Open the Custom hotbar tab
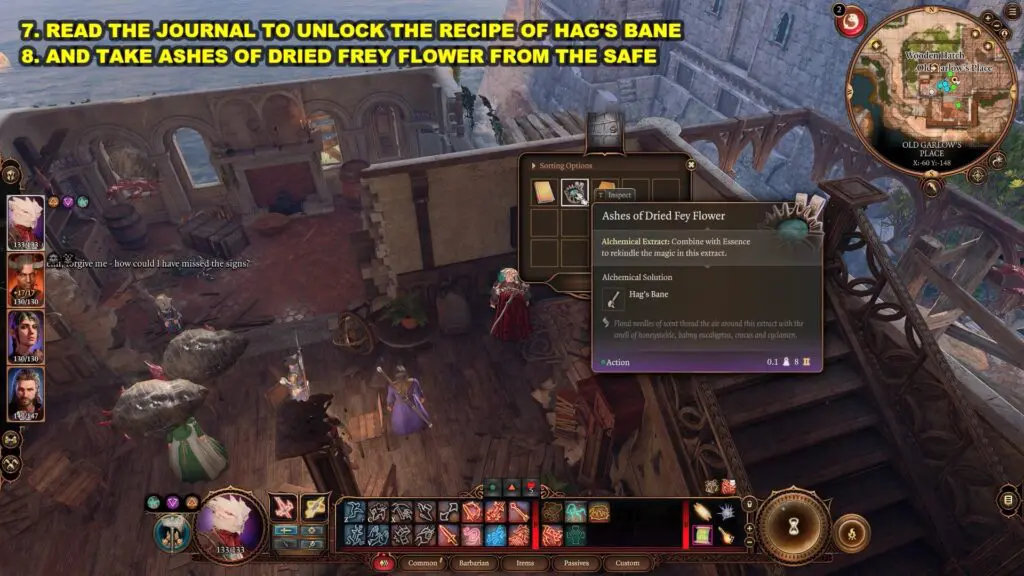Screen dimensions: 1024x576 pos(628,563)
